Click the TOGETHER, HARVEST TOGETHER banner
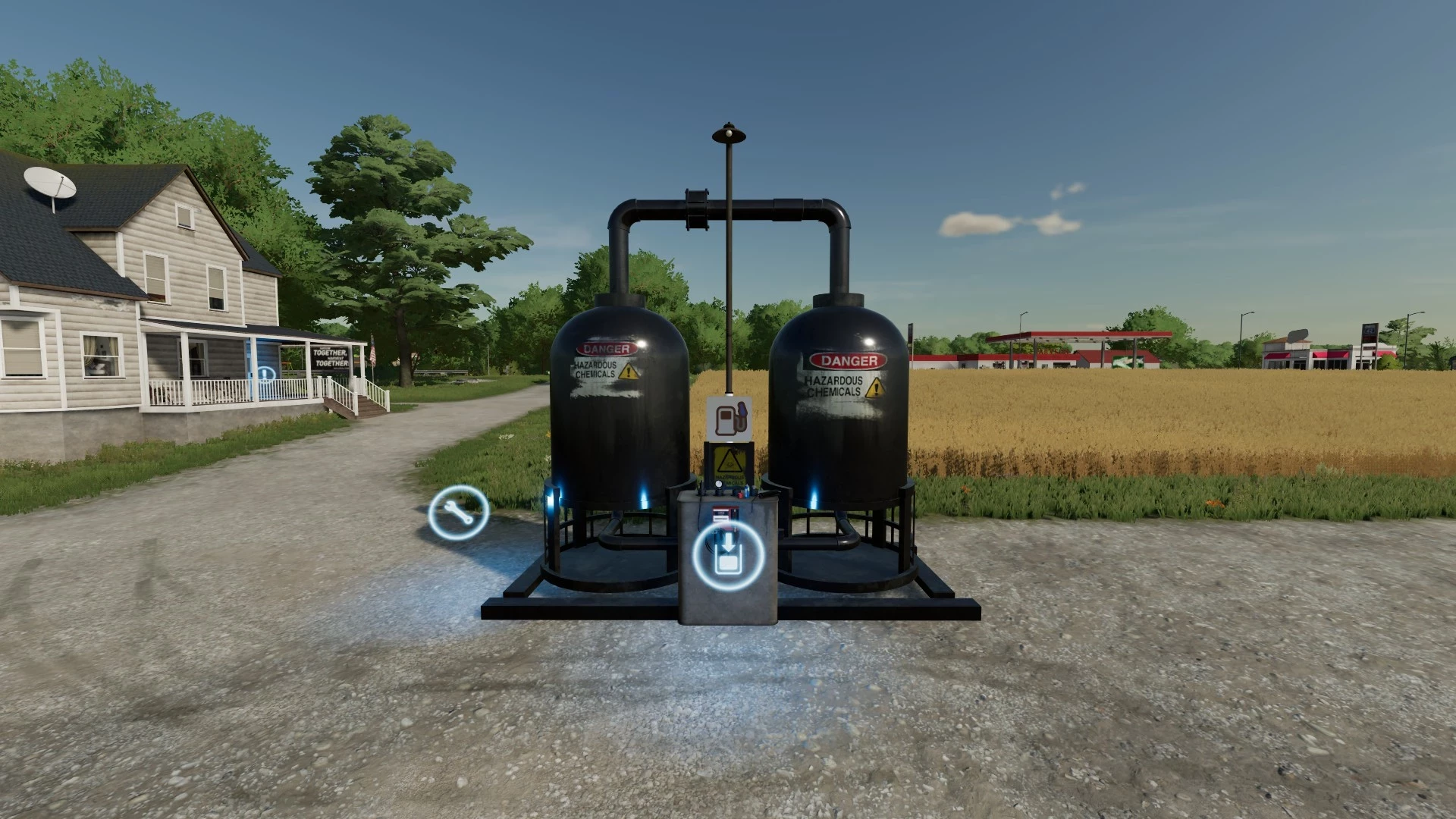 tap(331, 358)
